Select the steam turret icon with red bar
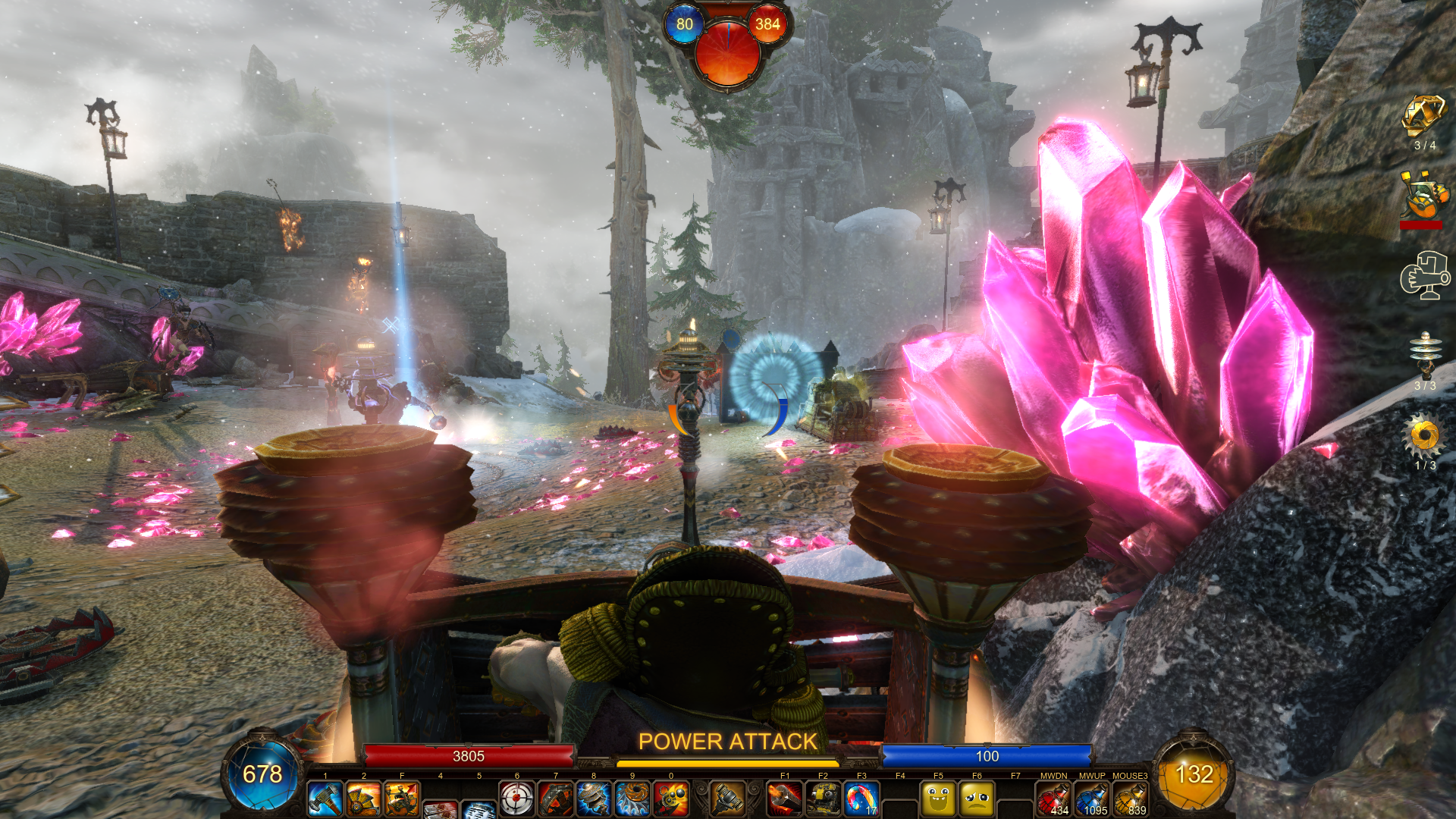The height and width of the screenshot is (819, 1456). pos(1423,196)
